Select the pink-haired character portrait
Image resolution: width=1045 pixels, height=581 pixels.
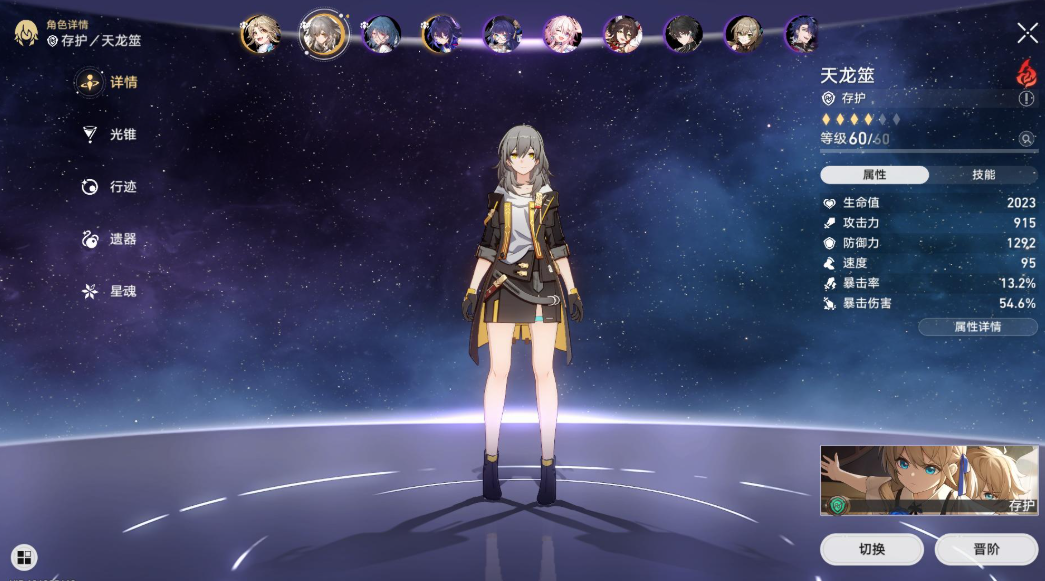[562, 34]
